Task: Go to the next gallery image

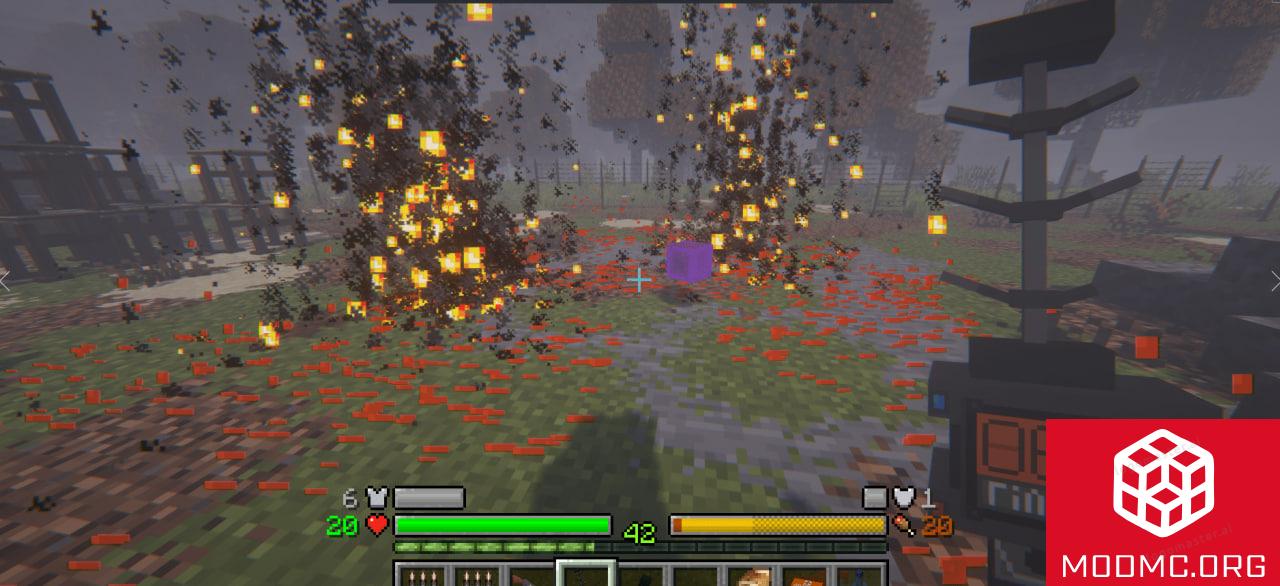Action: coord(1274,281)
